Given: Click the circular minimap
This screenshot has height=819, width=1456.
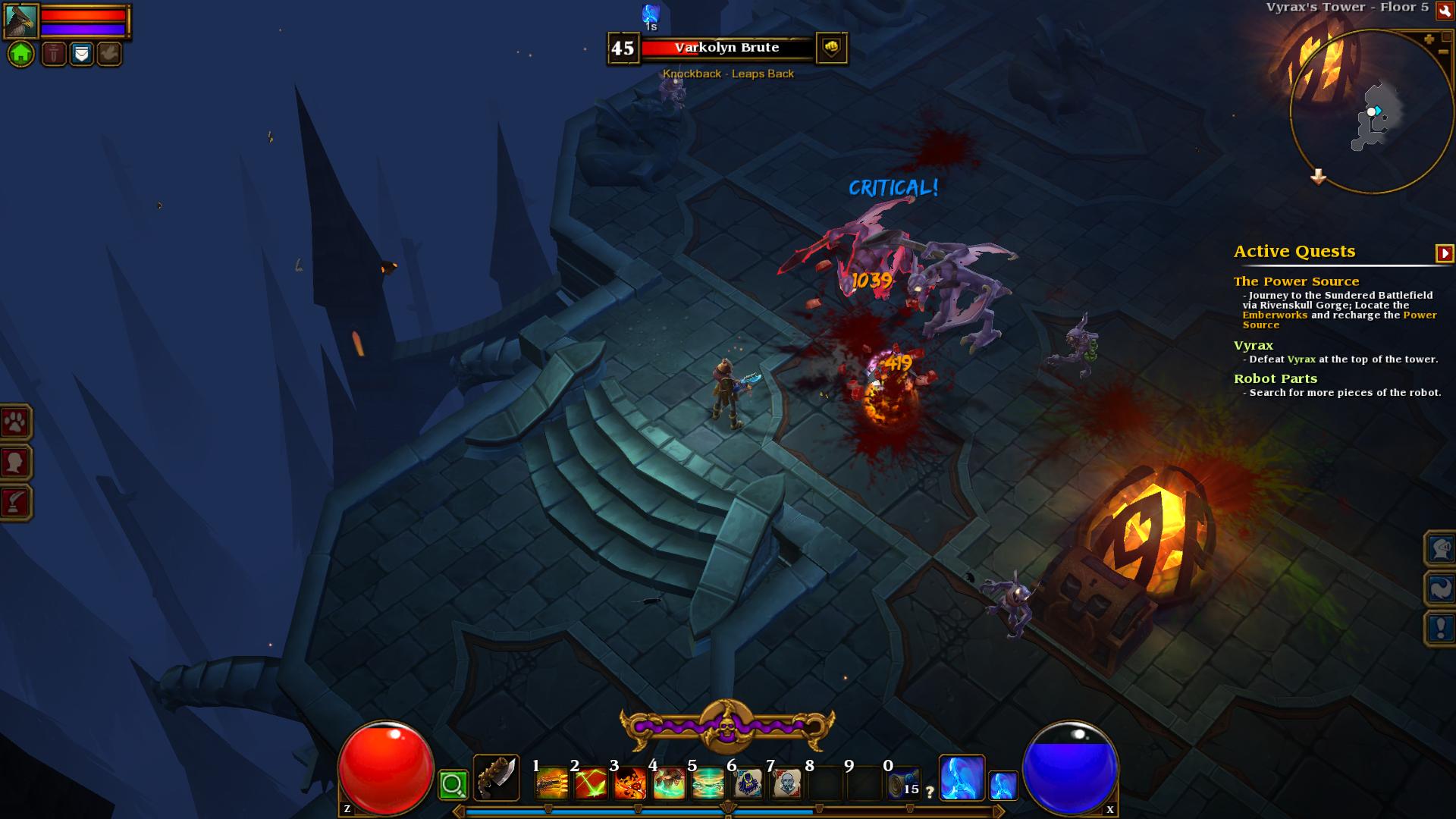Looking at the screenshot, I should (1369, 112).
